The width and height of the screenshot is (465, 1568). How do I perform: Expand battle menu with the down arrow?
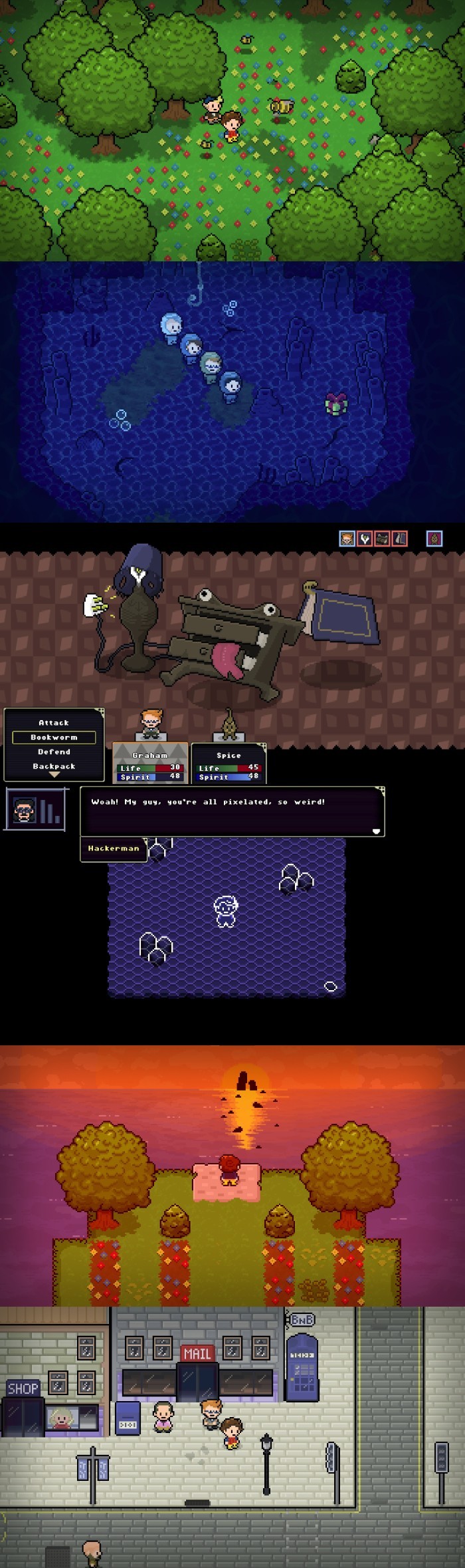point(54,775)
